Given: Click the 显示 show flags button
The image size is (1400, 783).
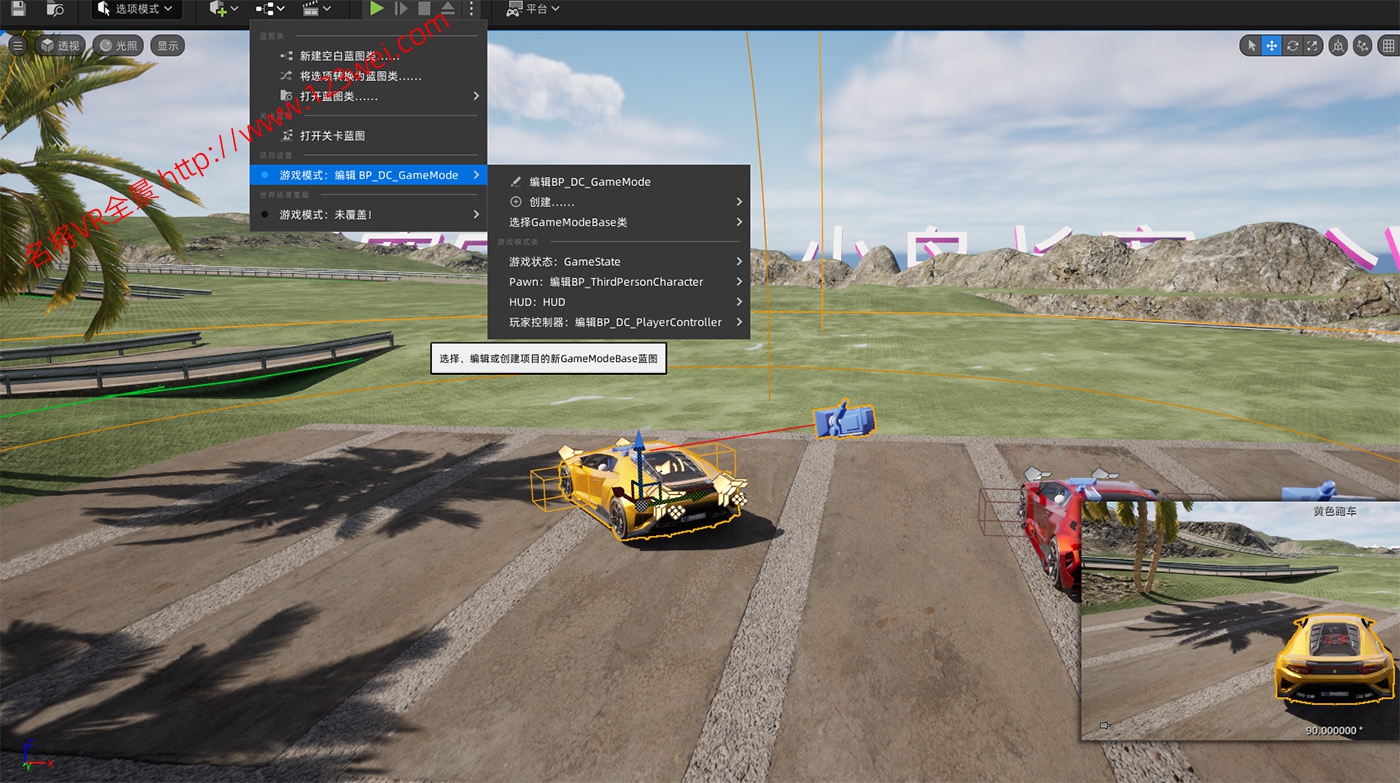Looking at the screenshot, I should click(x=167, y=45).
